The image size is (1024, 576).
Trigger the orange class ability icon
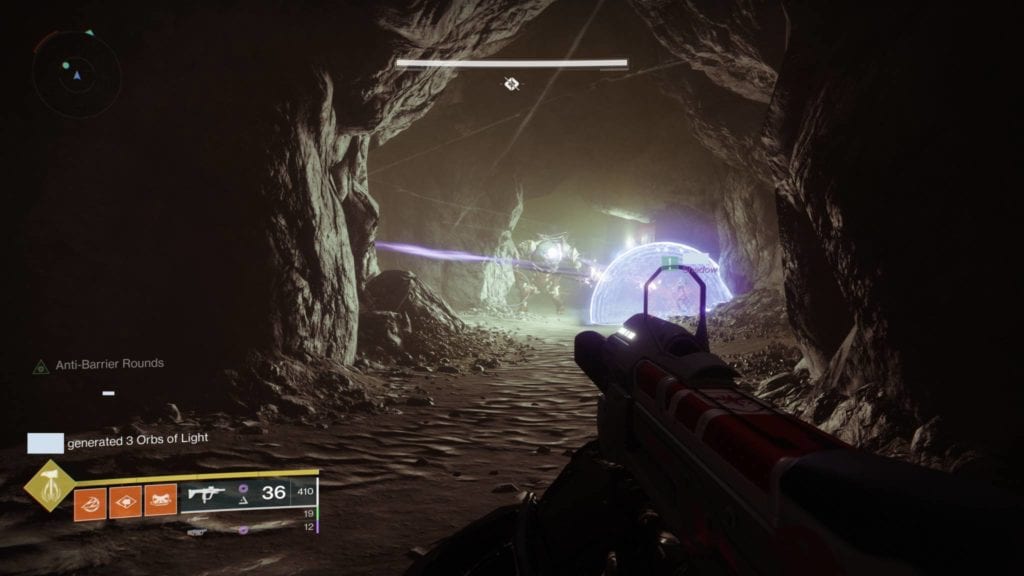tap(160, 500)
